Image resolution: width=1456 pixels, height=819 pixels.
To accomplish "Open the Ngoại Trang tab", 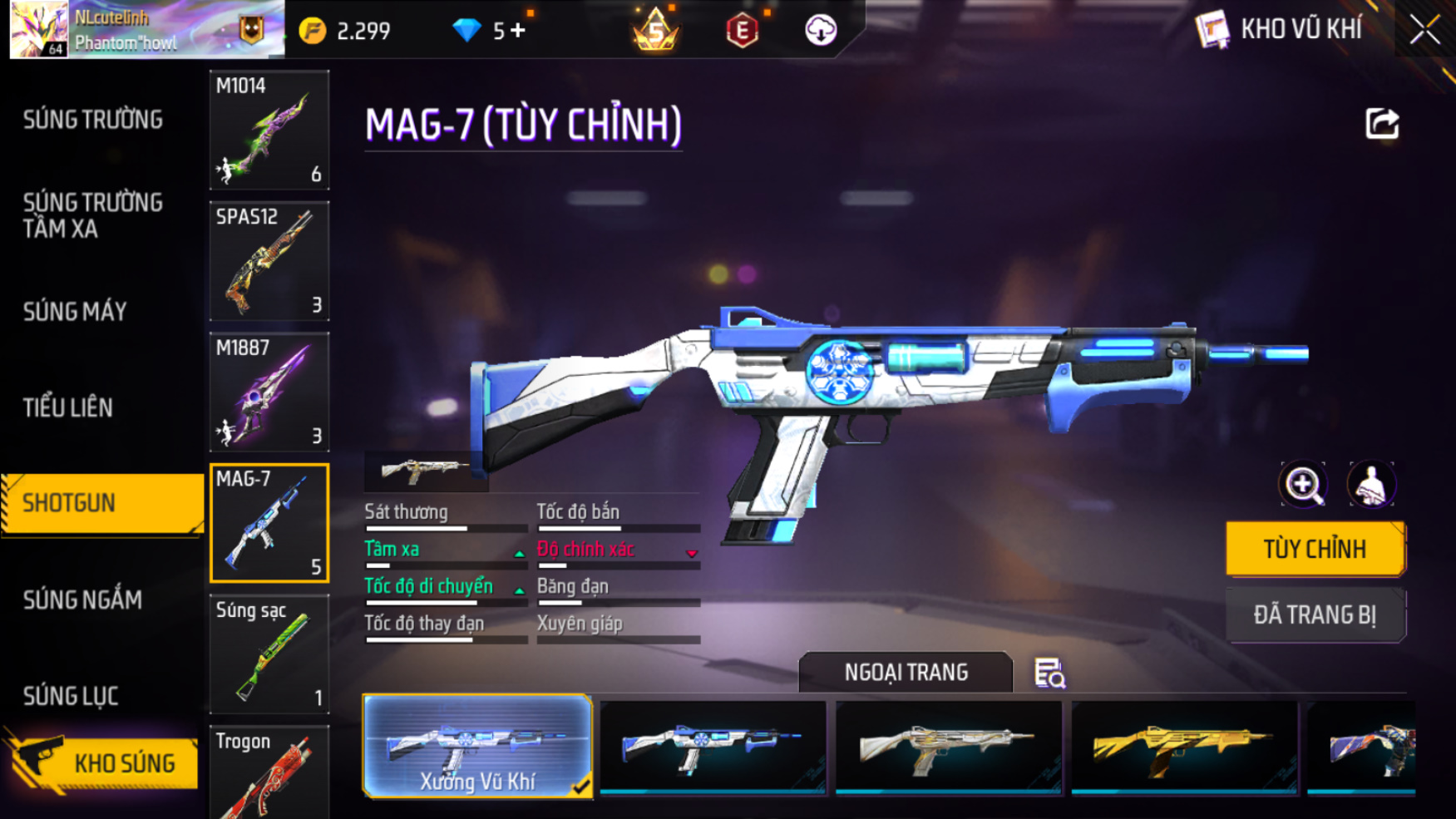I will coord(906,672).
